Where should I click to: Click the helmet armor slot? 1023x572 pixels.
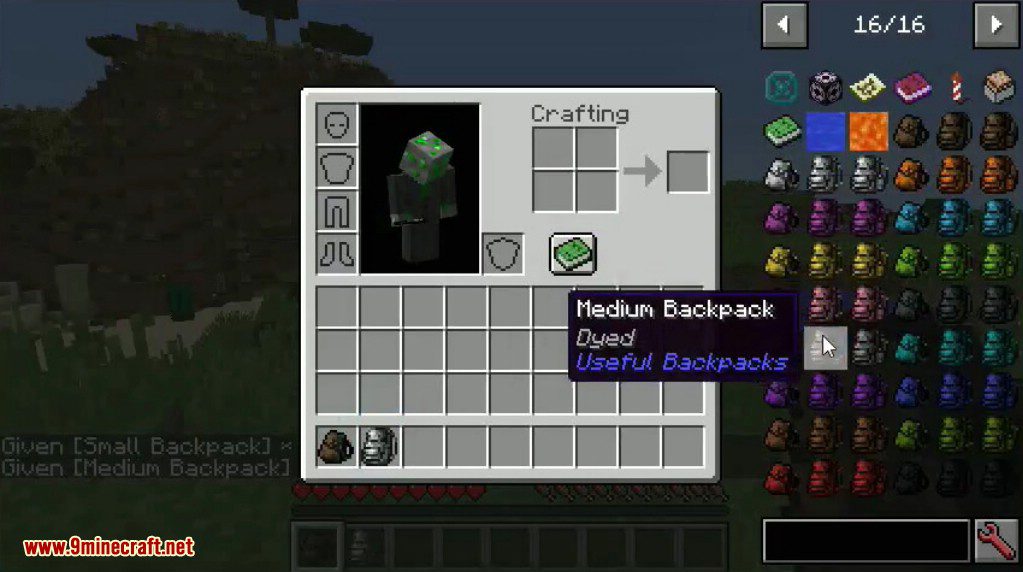[337, 124]
